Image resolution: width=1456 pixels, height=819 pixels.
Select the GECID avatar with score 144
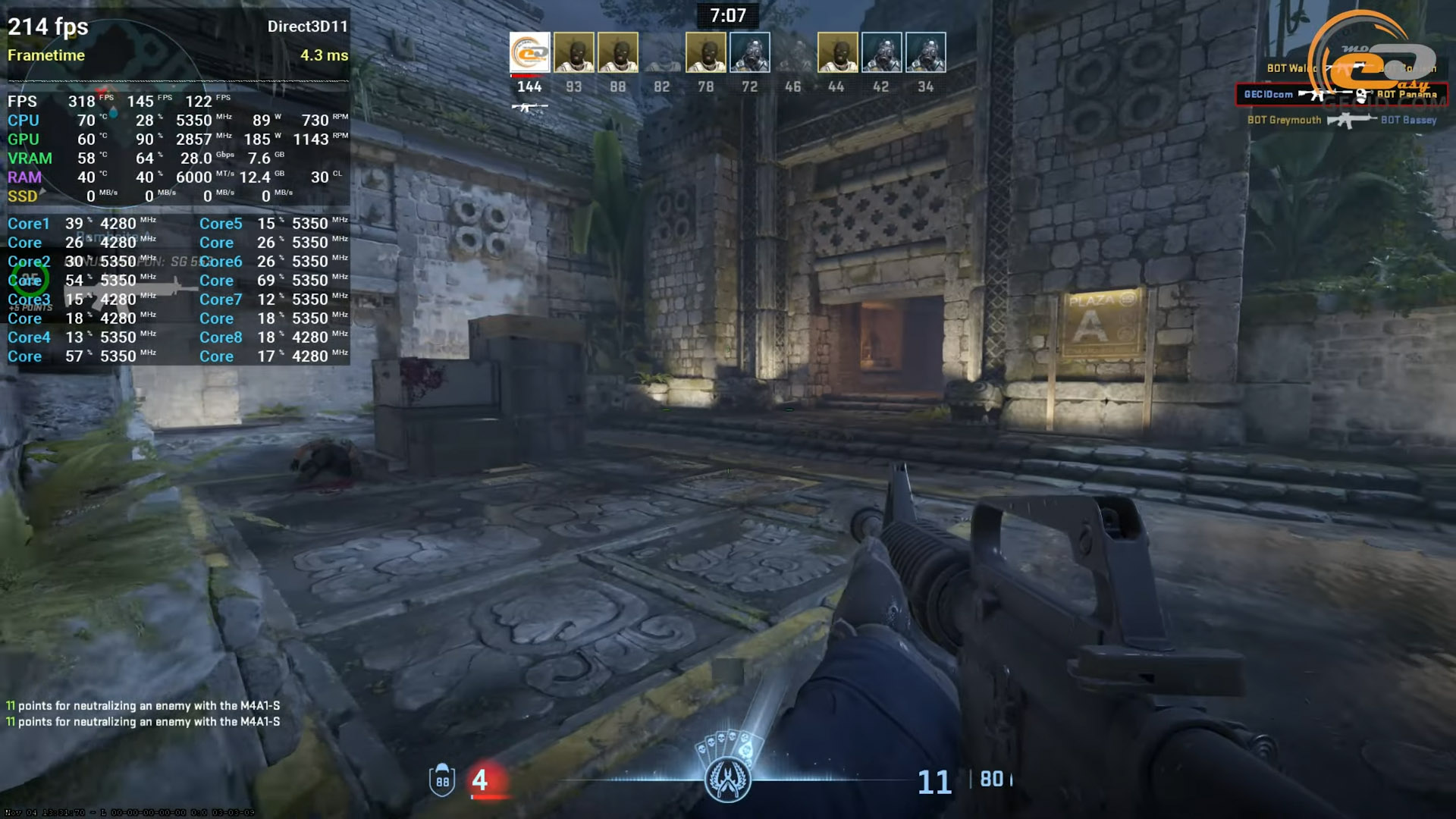click(x=529, y=52)
